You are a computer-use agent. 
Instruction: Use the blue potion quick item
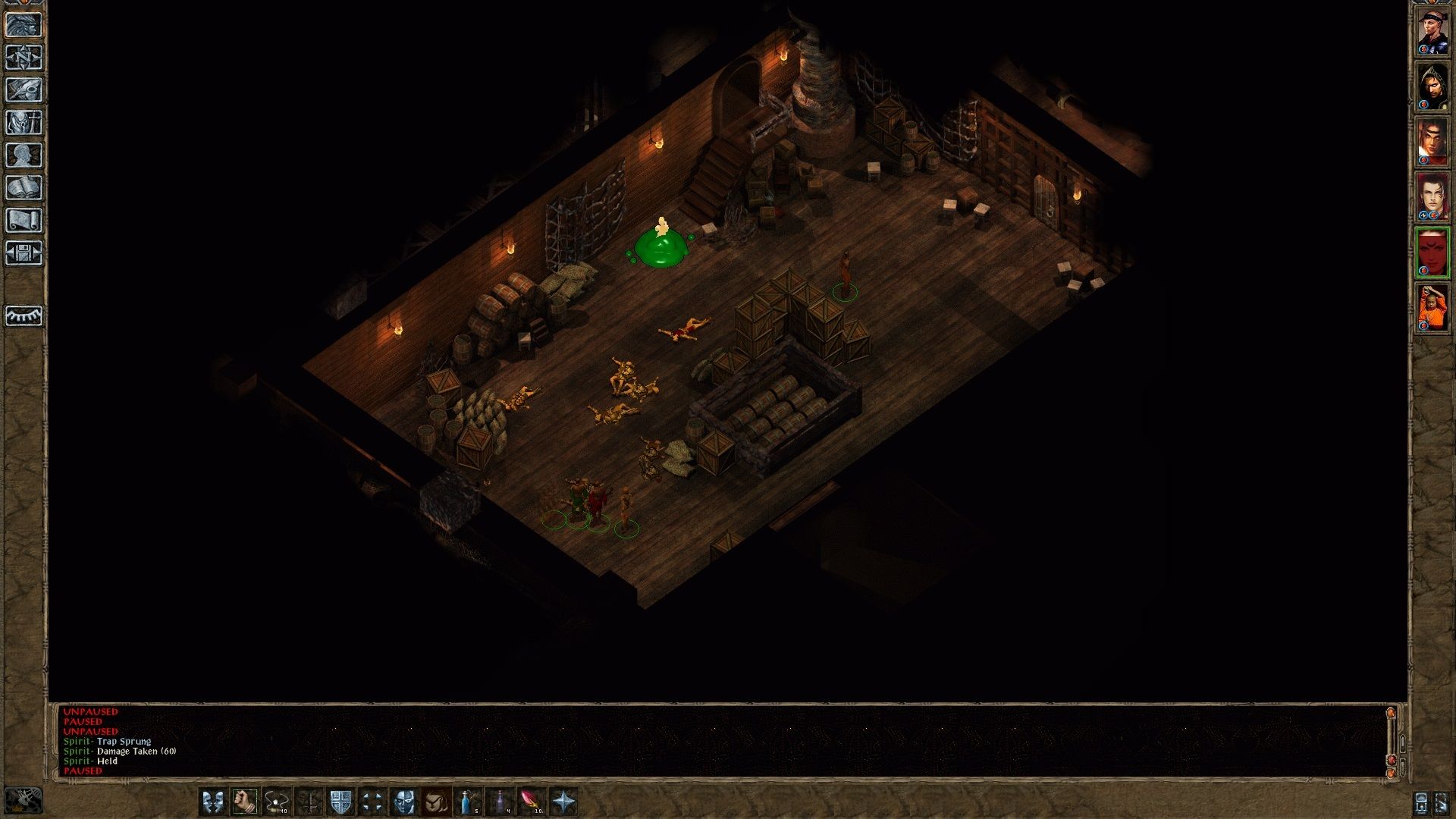click(x=468, y=802)
